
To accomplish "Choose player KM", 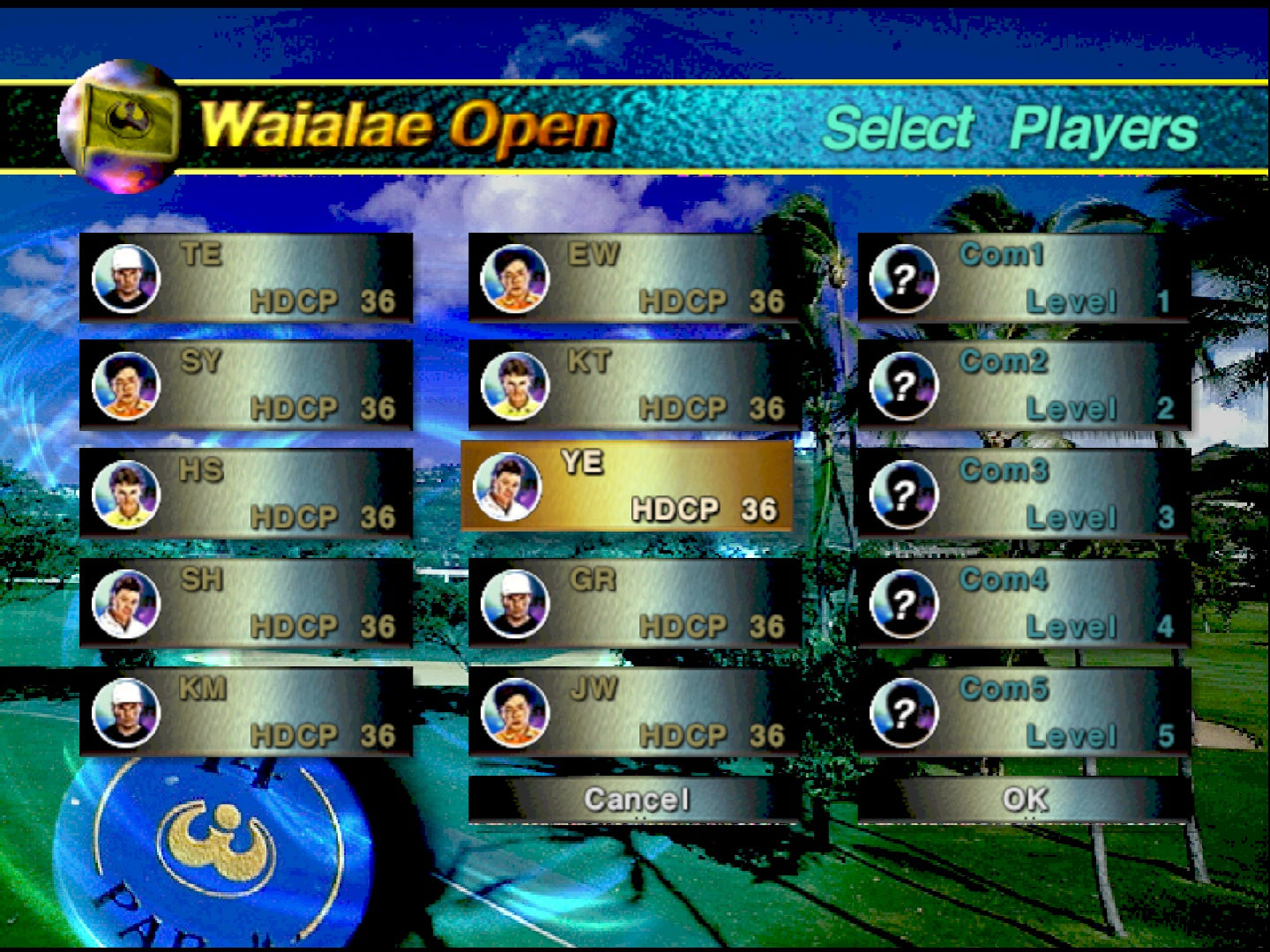I will tap(246, 712).
